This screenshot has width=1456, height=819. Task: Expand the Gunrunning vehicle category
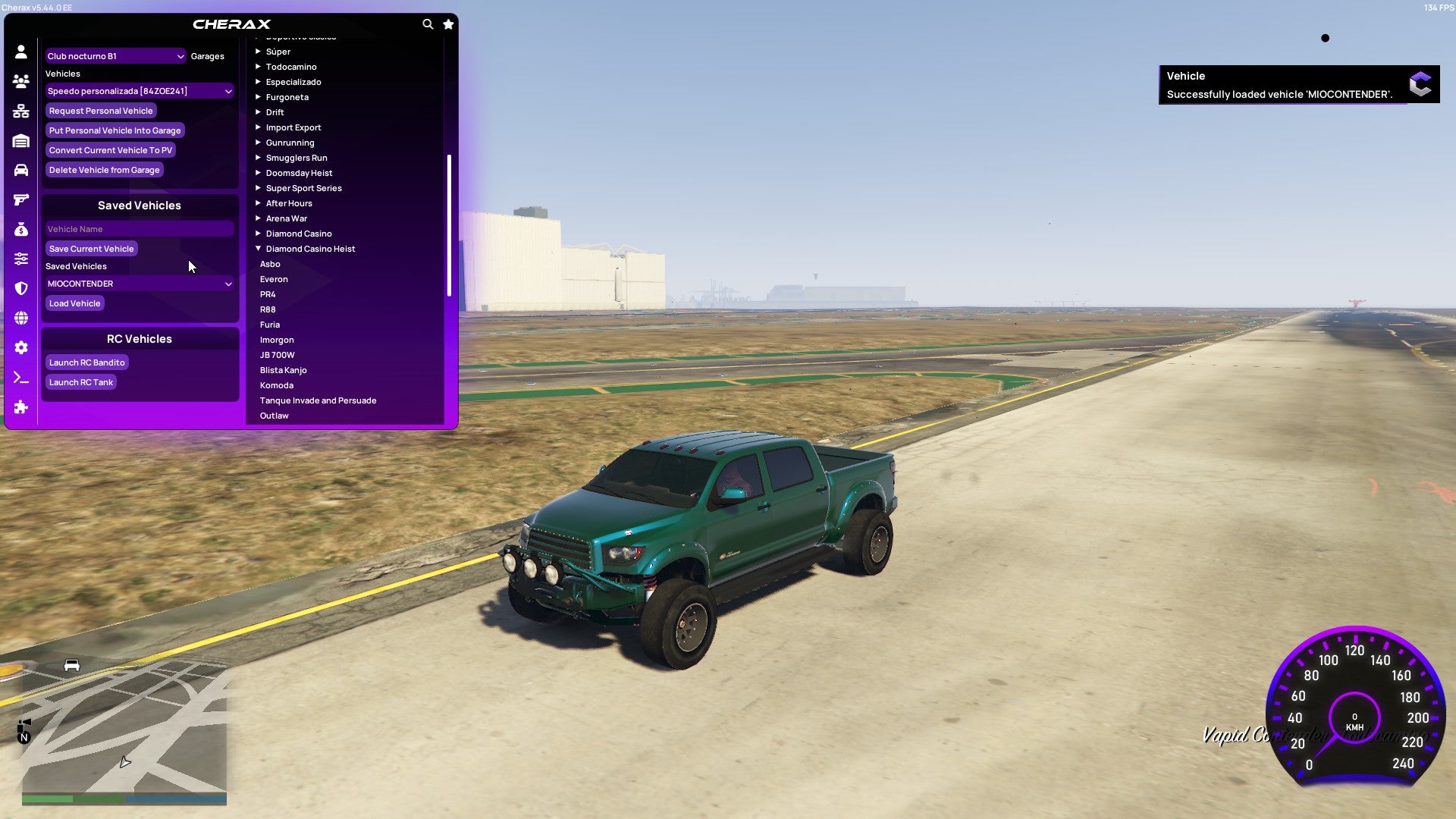click(290, 143)
